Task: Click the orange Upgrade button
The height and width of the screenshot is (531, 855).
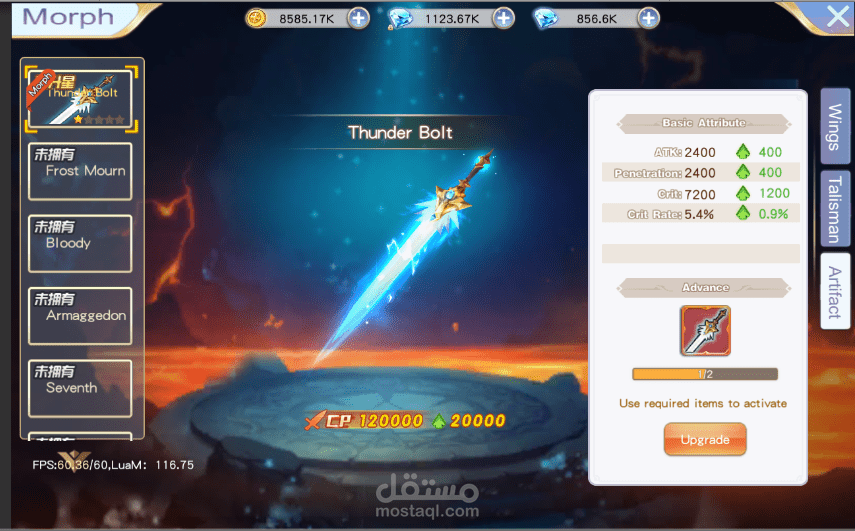Action: point(705,440)
